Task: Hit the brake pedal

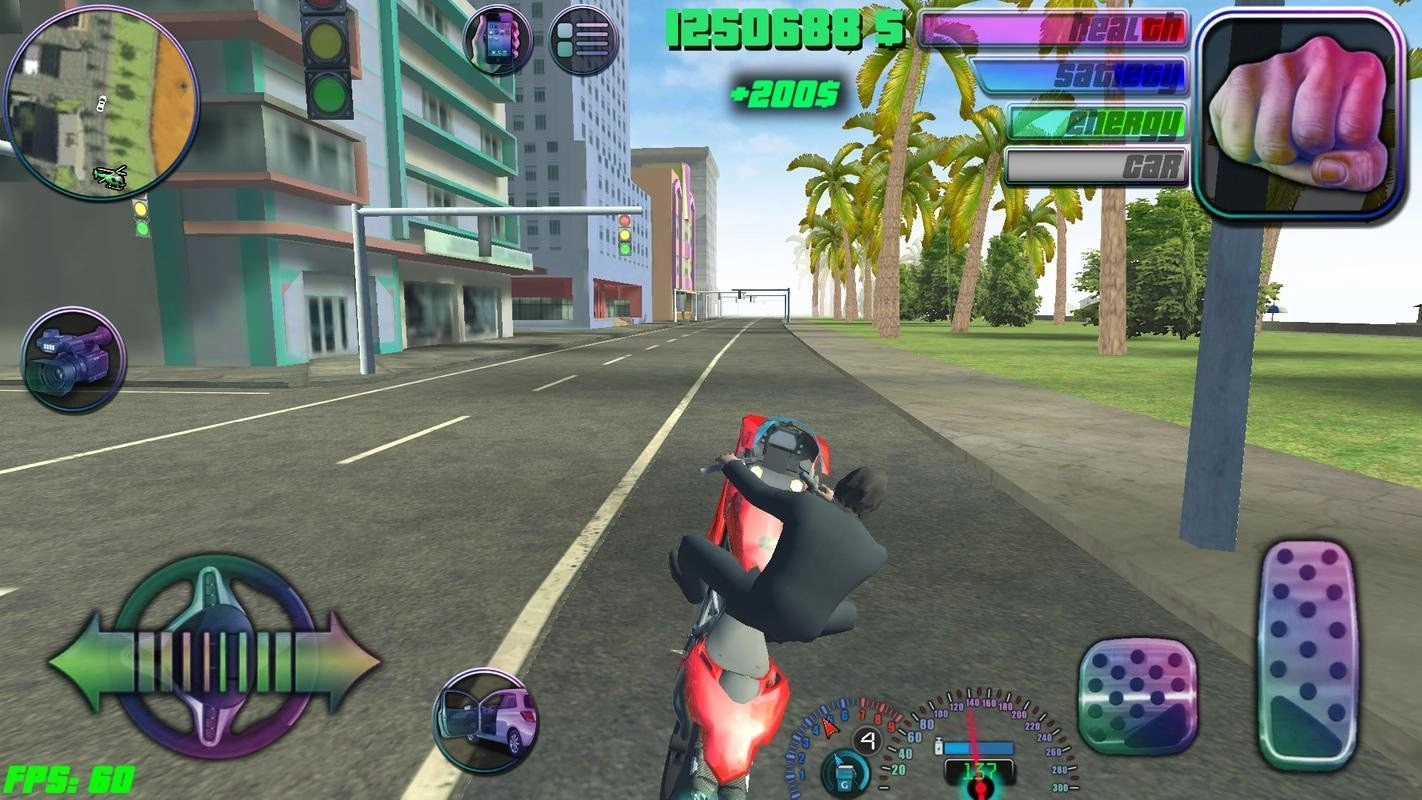Action: click(1138, 696)
